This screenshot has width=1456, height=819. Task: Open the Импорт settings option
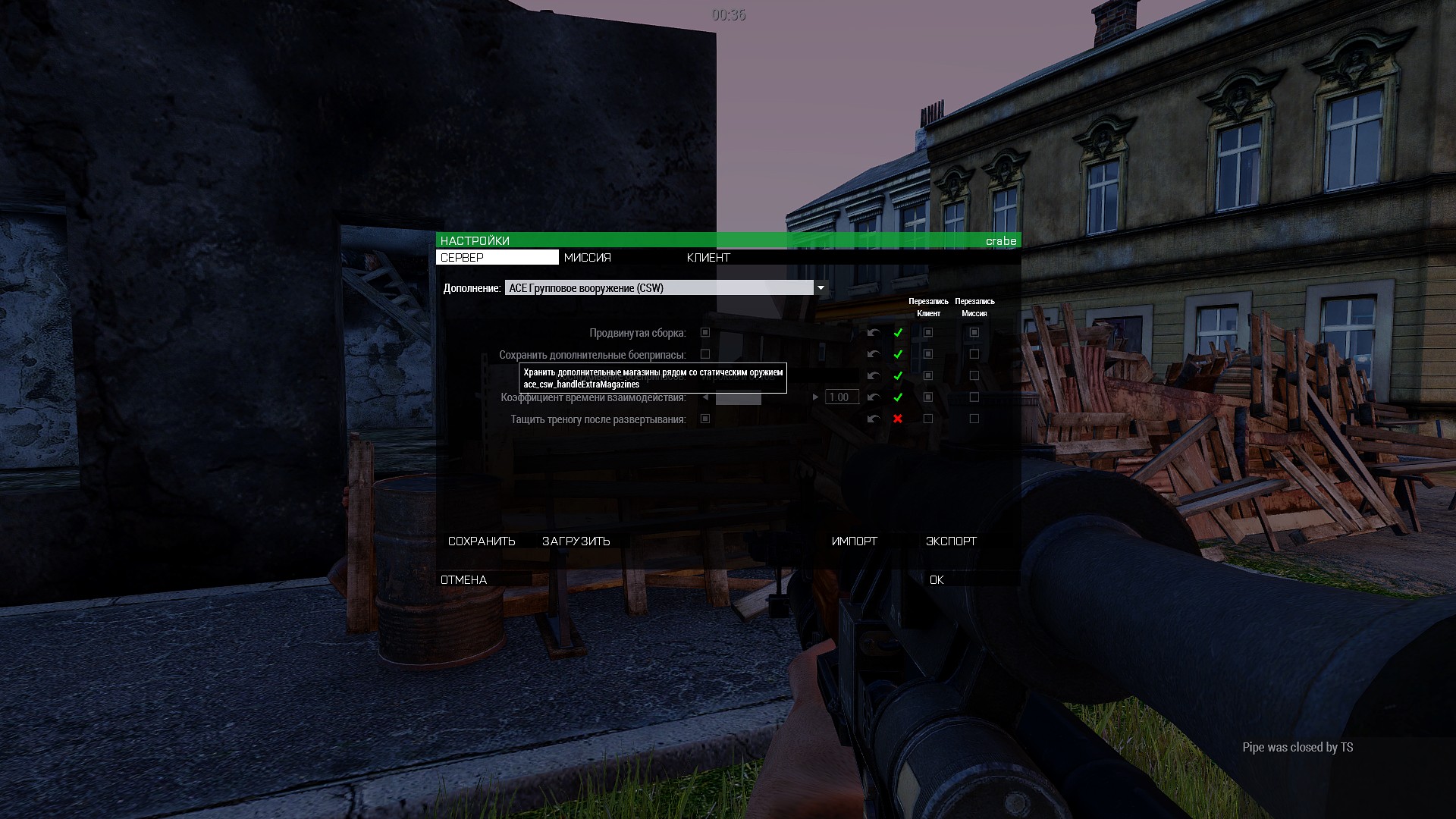pyautogui.click(x=854, y=541)
